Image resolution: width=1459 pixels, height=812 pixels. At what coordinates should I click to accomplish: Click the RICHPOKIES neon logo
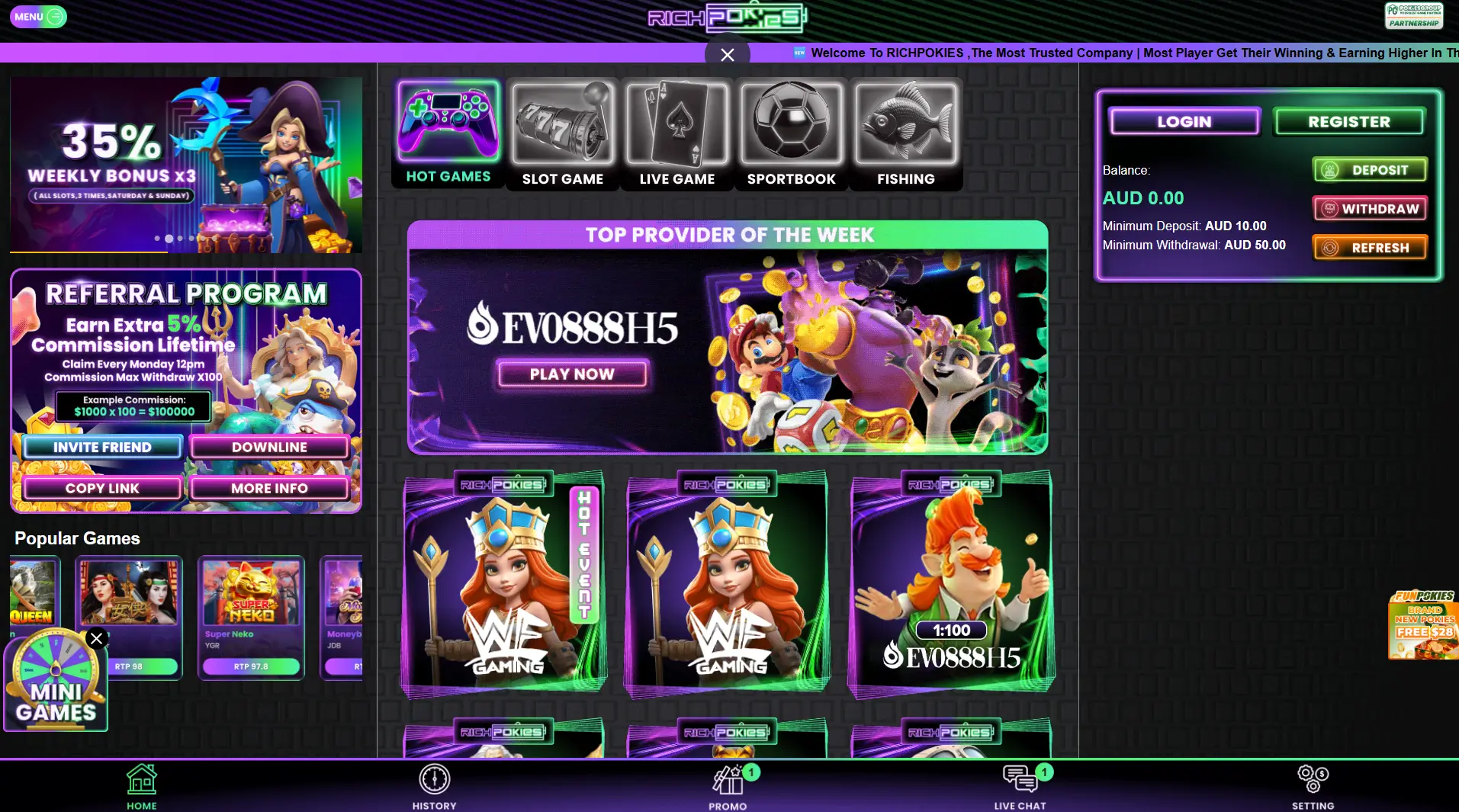pos(725,18)
